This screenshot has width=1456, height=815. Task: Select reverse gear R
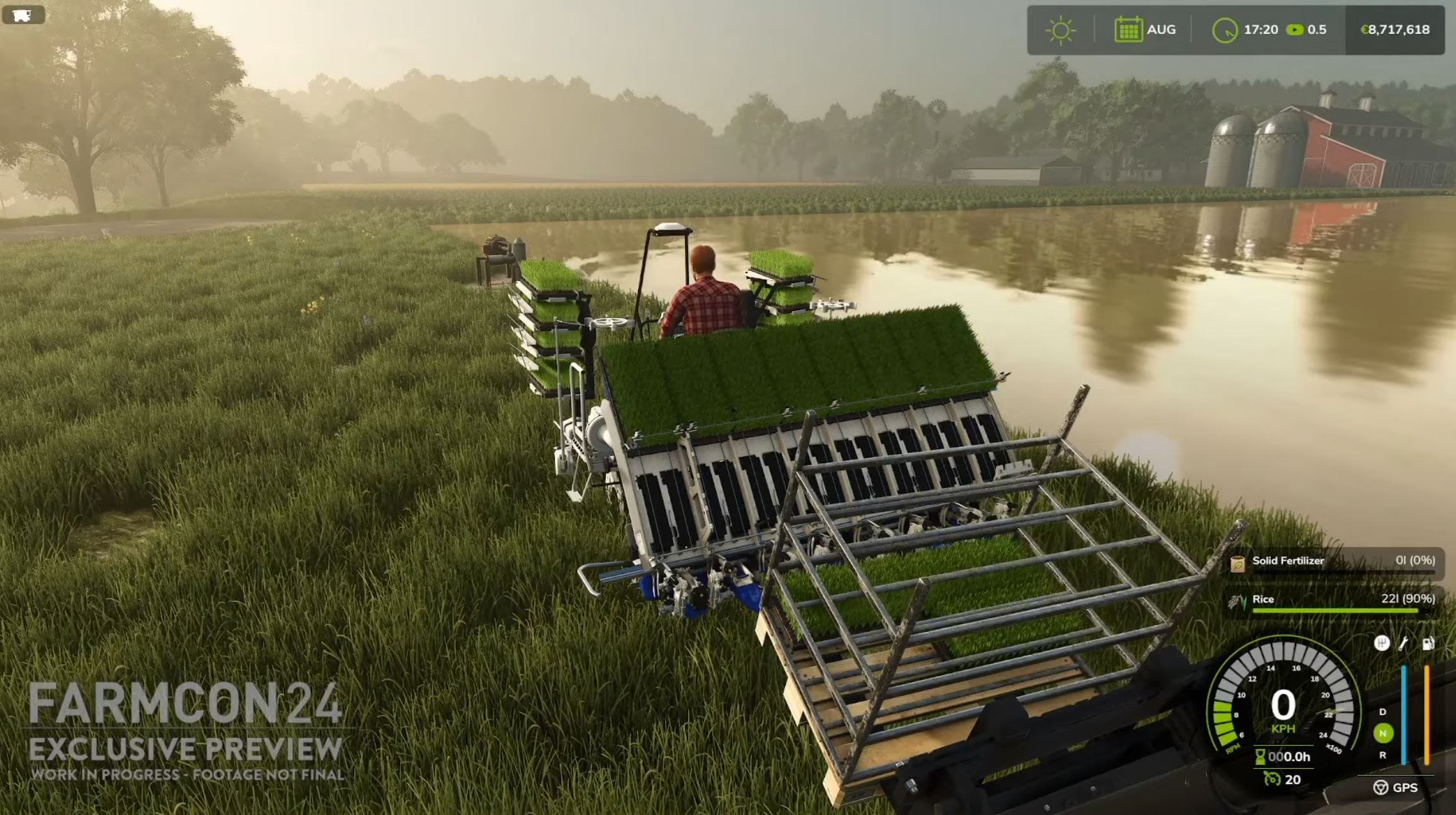(x=1382, y=756)
